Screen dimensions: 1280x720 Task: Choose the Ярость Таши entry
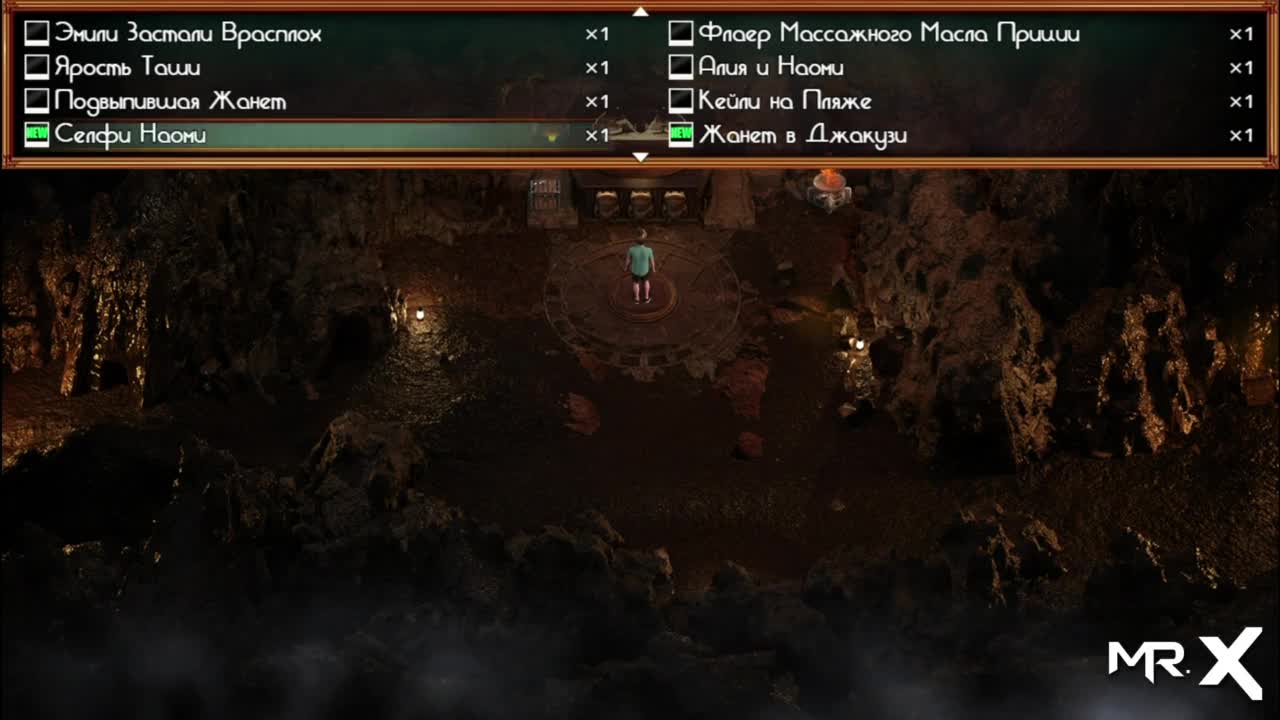[128, 68]
